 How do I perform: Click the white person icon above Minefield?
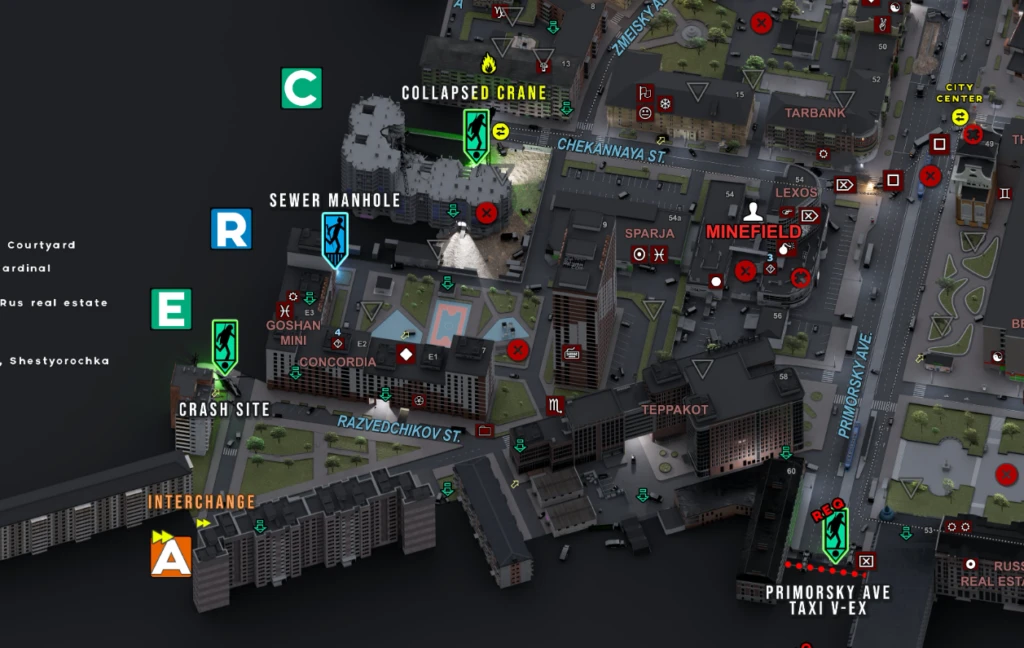(753, 211)
